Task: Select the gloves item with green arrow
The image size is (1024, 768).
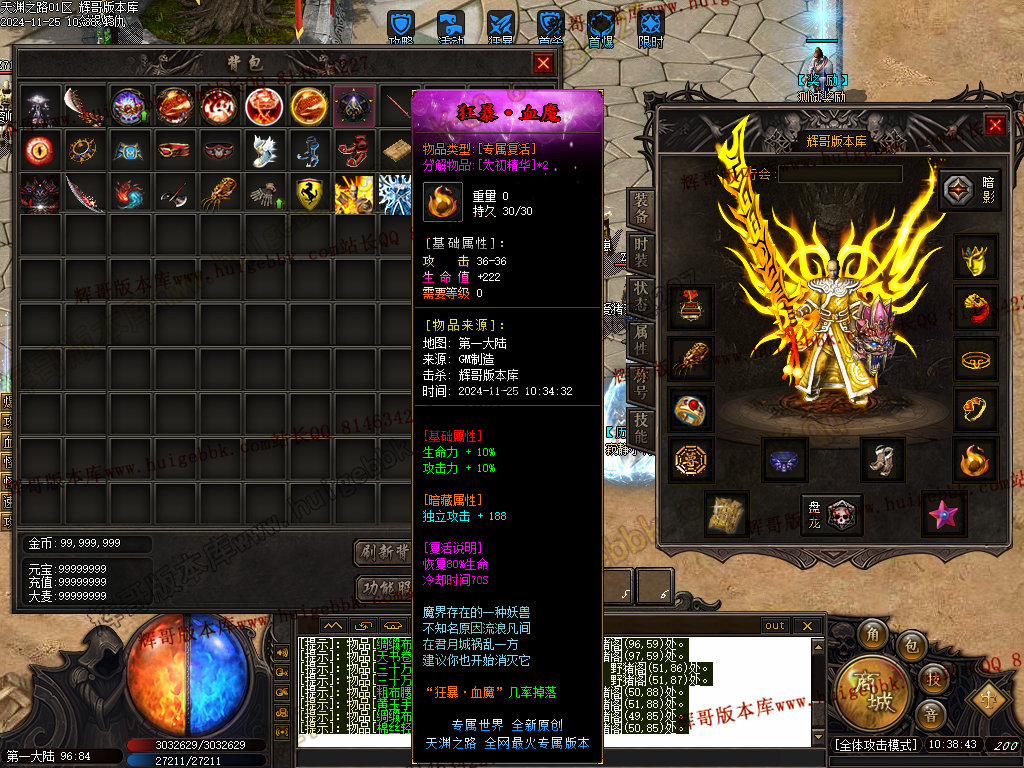Action: (x=265, y=194)
